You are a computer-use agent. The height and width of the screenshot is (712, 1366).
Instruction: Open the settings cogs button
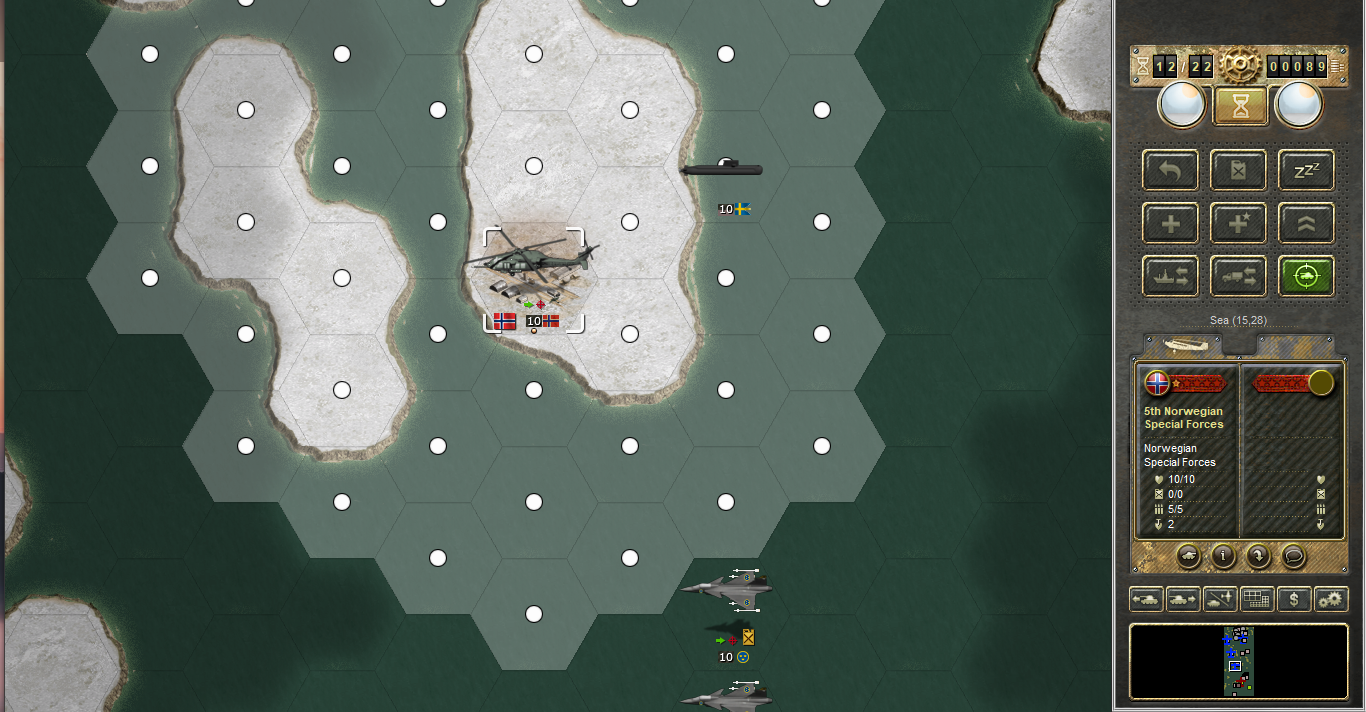(1331, 599)
